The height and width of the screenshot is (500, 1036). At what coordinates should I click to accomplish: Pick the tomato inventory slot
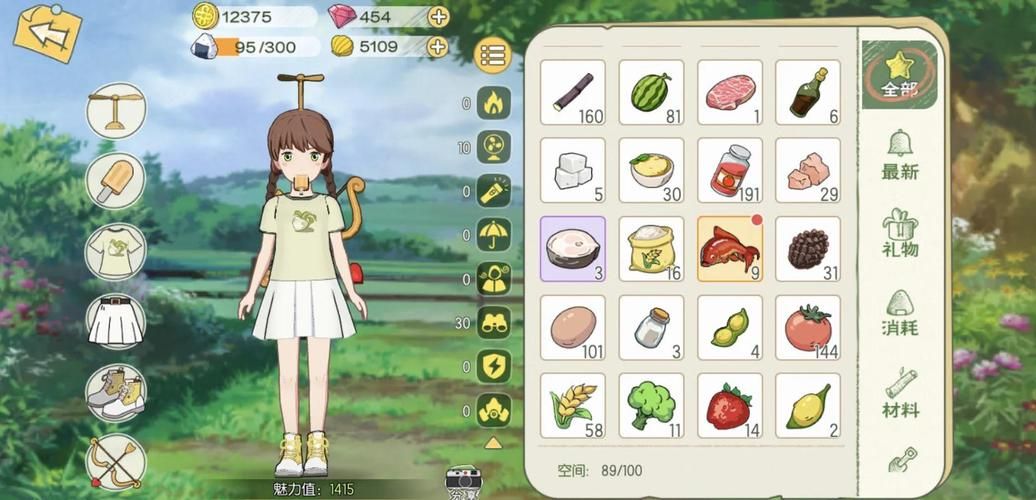coord(807,327)
